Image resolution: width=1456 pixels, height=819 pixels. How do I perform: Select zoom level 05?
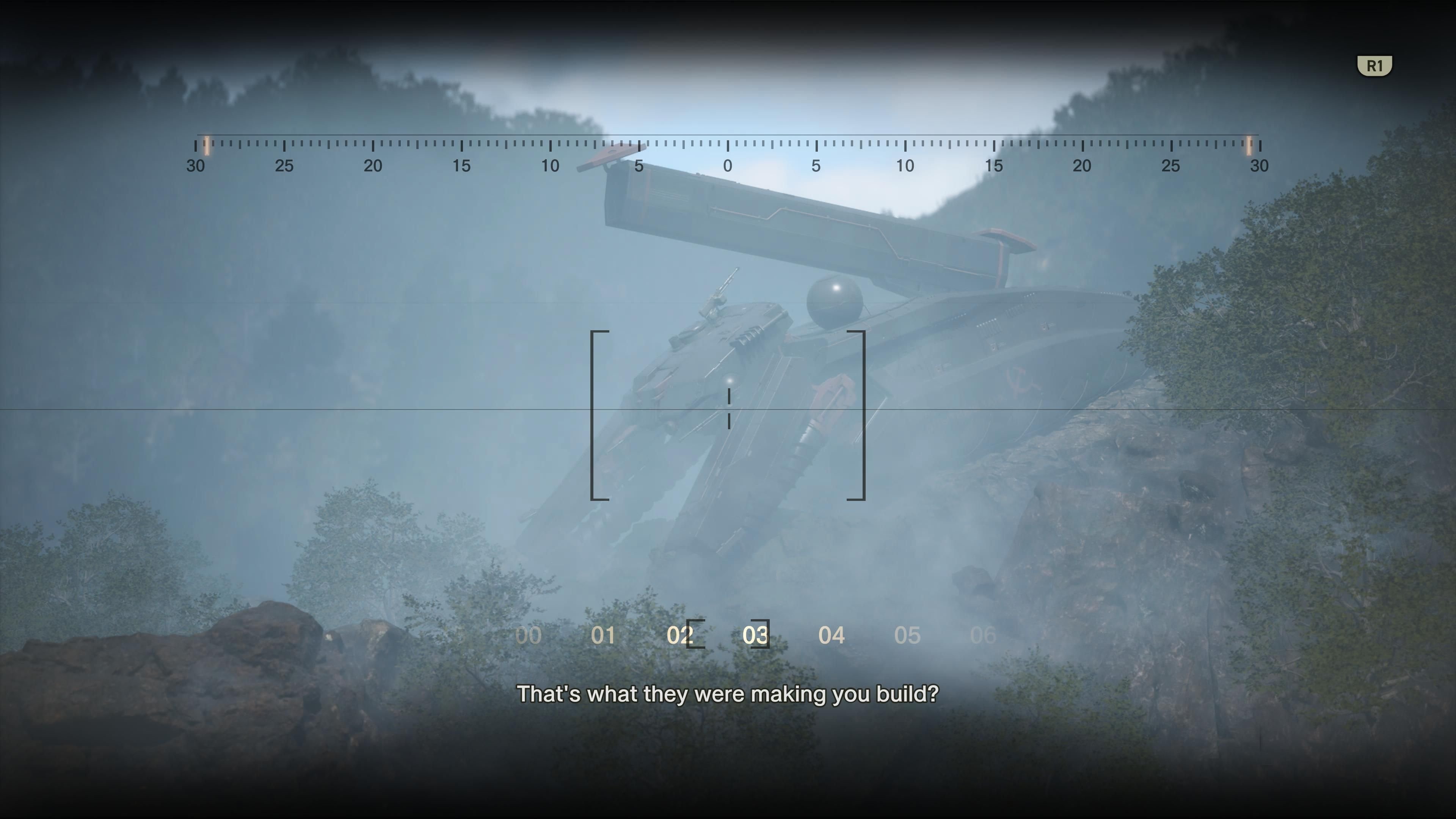click(908, 635)
